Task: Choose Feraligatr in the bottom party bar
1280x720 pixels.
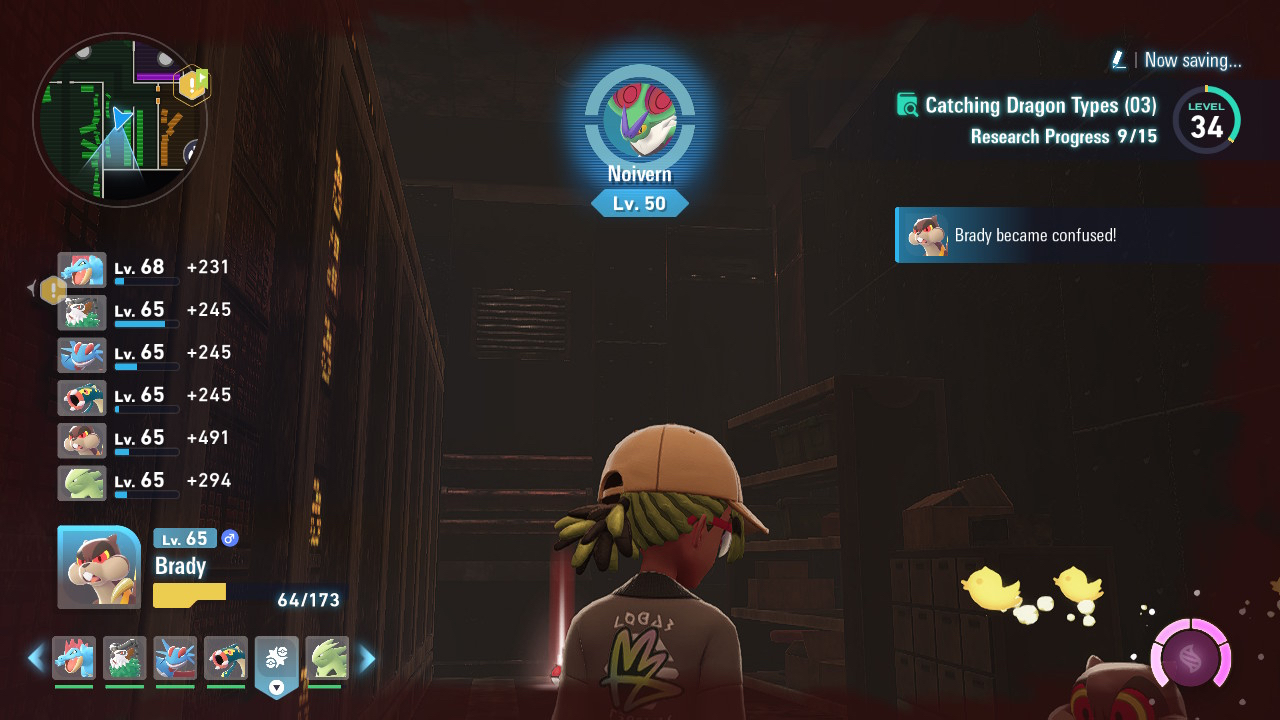Action: point(74,658)
